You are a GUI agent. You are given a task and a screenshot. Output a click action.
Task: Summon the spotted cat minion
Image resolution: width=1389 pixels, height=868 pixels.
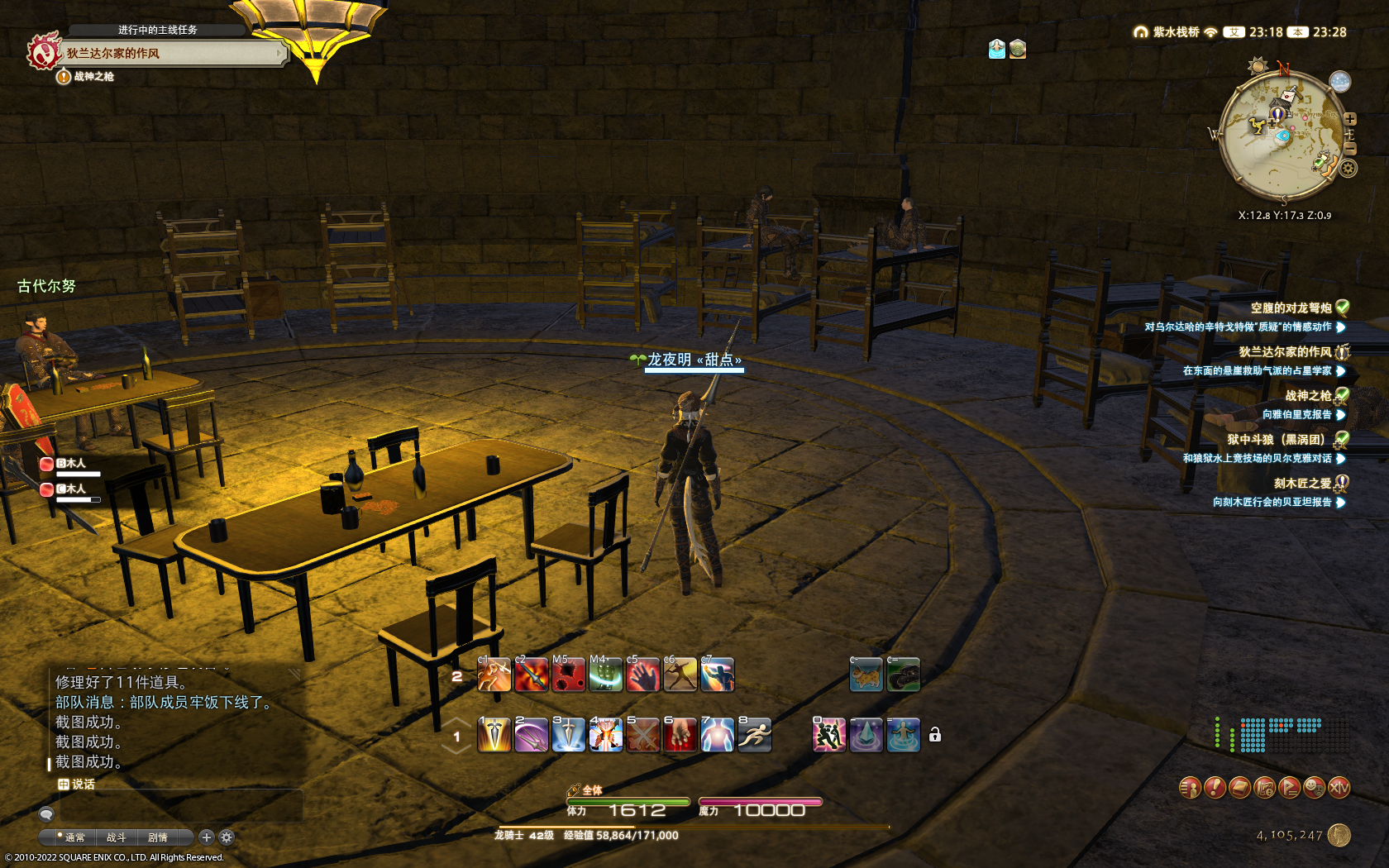click(x=866, y=675)
